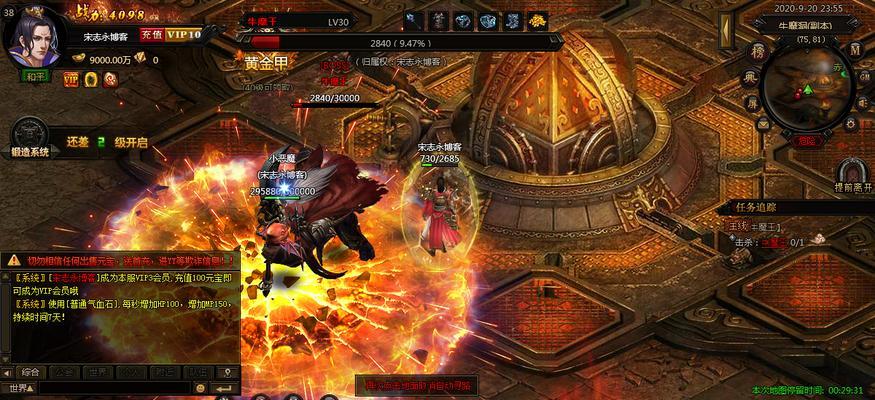This screenshot has height=400, width=875.
Task: Send chat message with enter-arrow button
Action: pos(229,388)
